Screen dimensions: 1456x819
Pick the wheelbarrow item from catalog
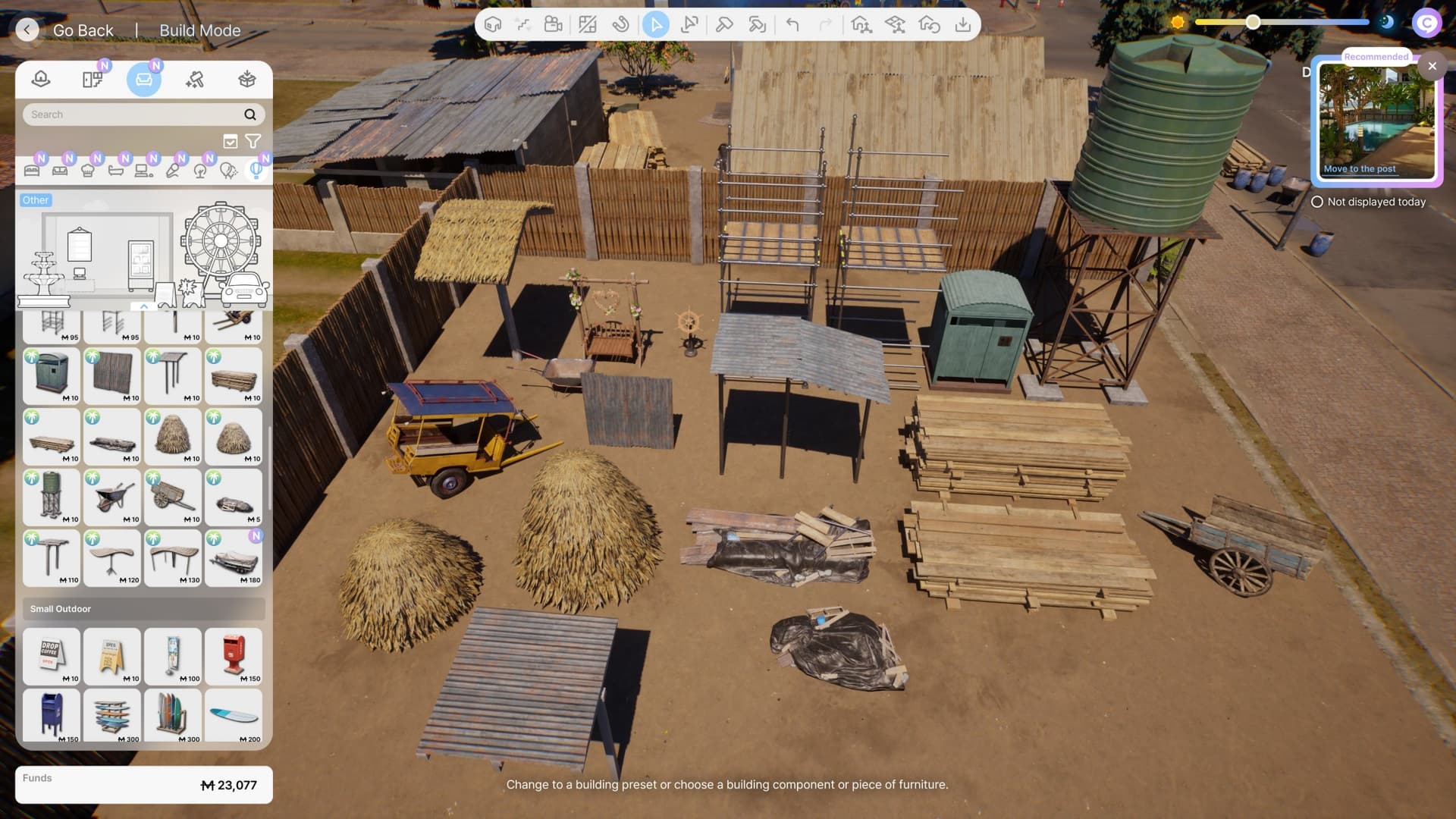point(112,497)
